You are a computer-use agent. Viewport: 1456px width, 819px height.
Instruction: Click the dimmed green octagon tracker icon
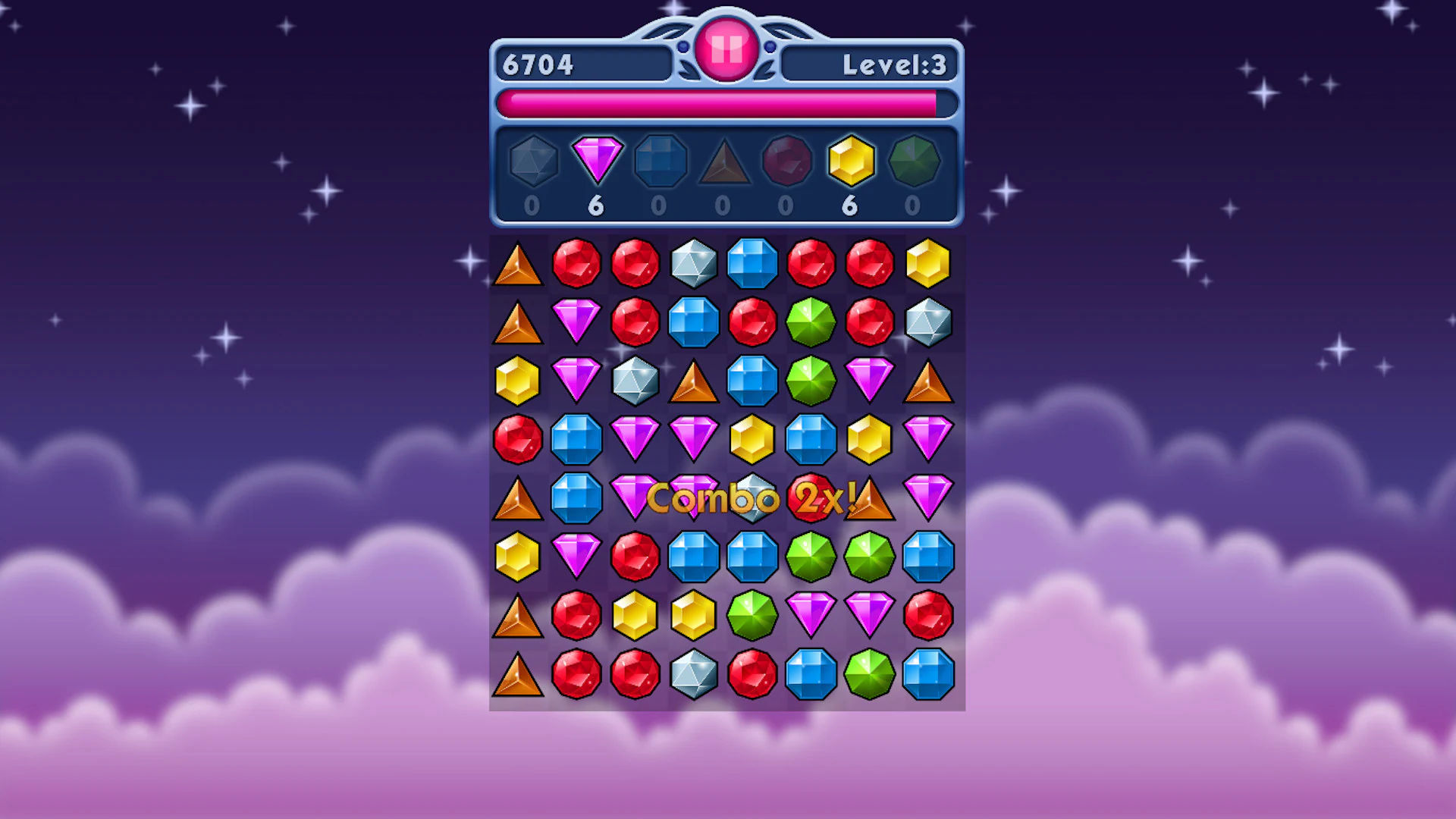pos(913,161)
